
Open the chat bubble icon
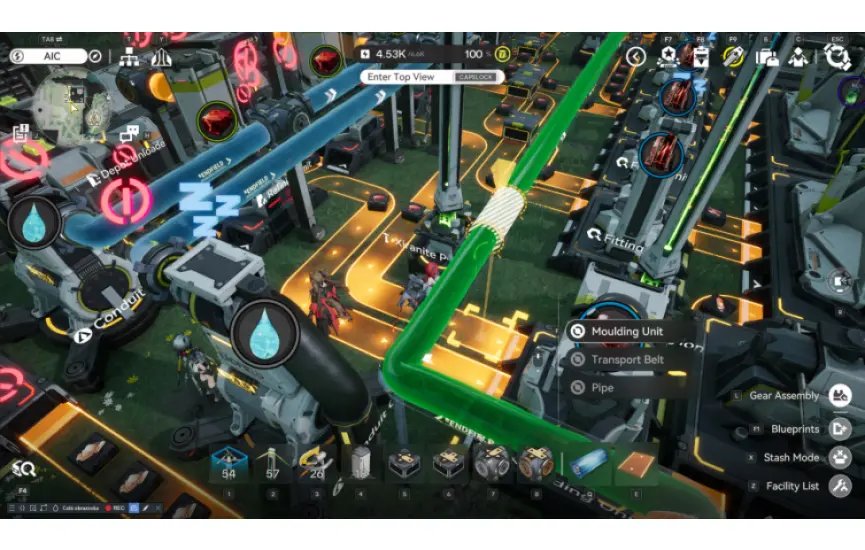(130, 133)
